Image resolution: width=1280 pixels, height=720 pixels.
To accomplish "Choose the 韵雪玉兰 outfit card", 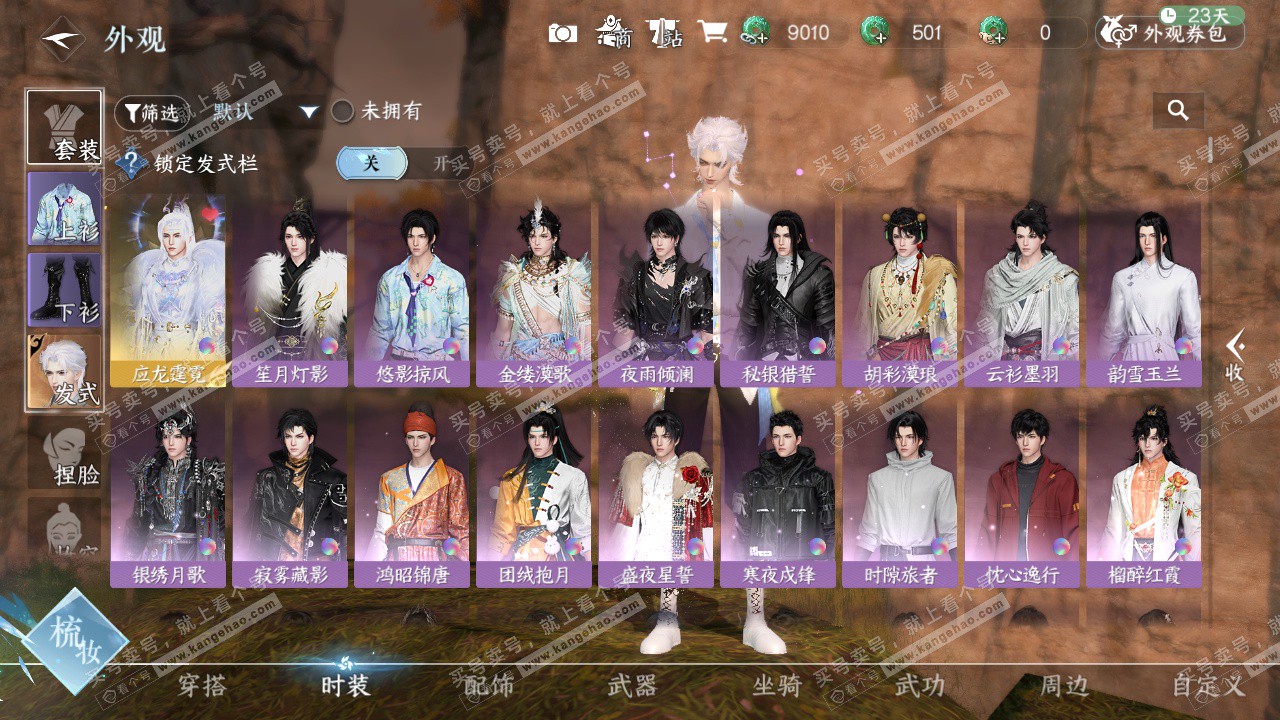I will 1144,290.
